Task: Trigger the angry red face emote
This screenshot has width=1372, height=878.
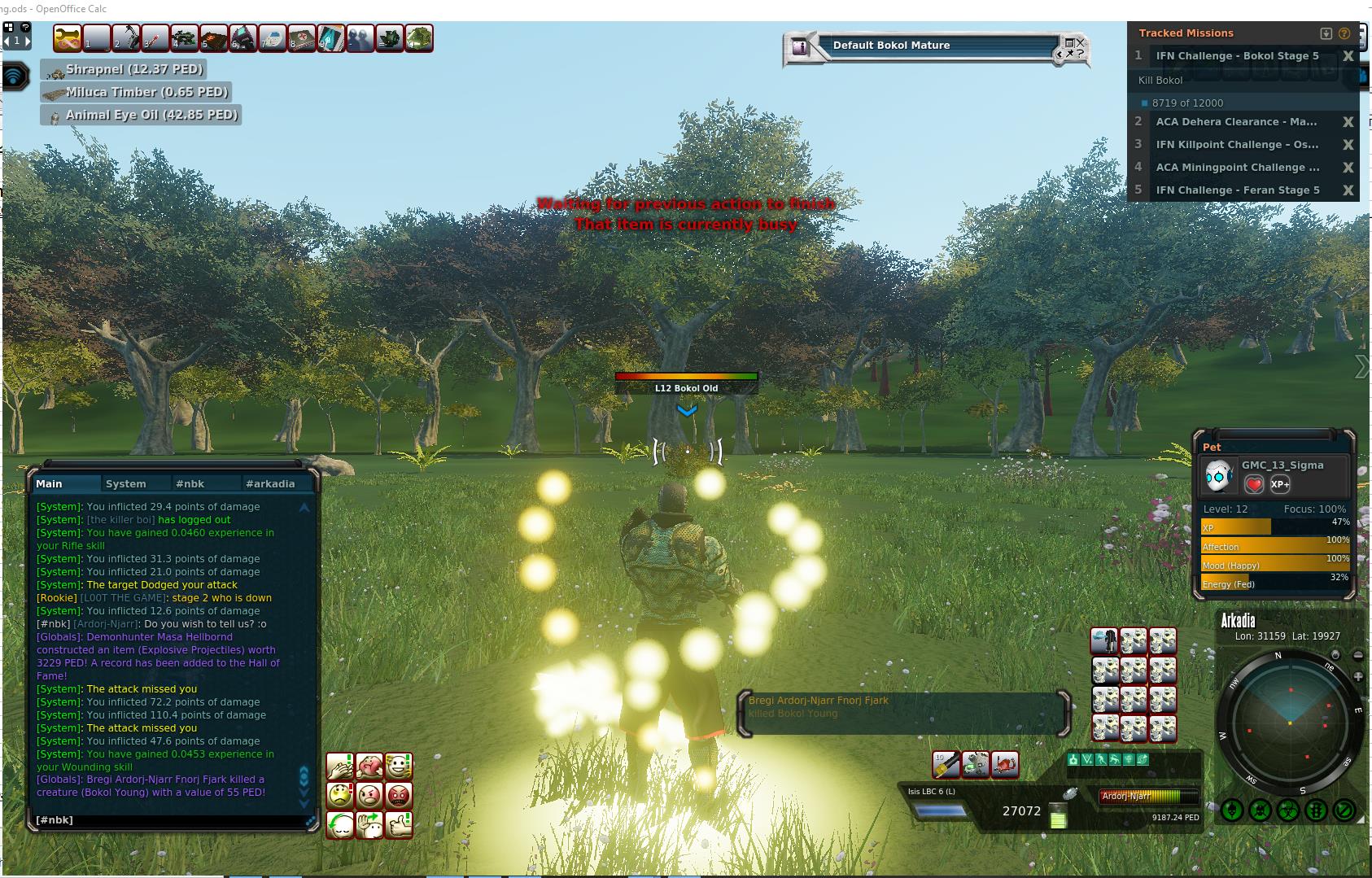Action: click(399, 795)
